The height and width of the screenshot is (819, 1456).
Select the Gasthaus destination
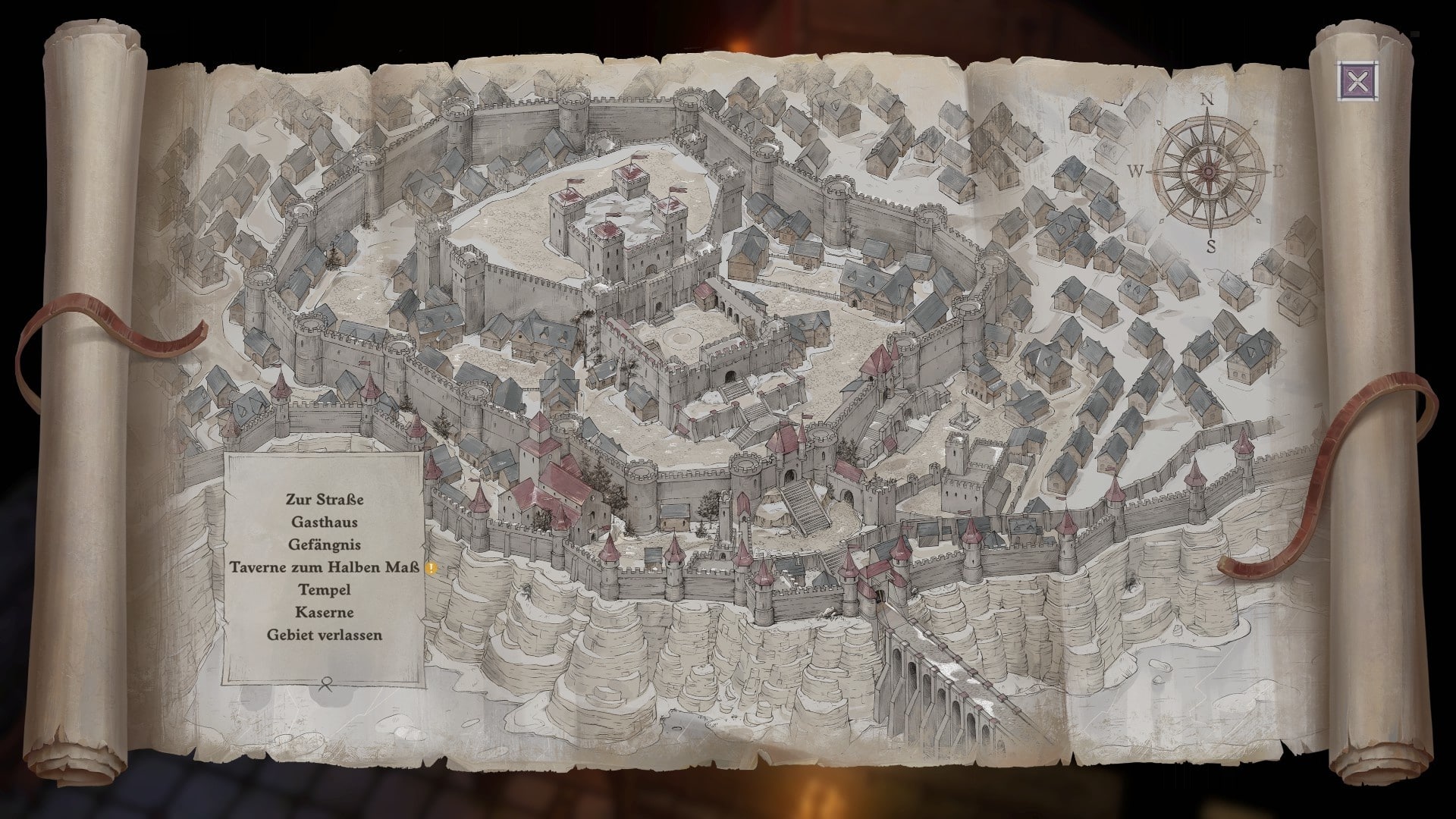[x=325, y=522]
